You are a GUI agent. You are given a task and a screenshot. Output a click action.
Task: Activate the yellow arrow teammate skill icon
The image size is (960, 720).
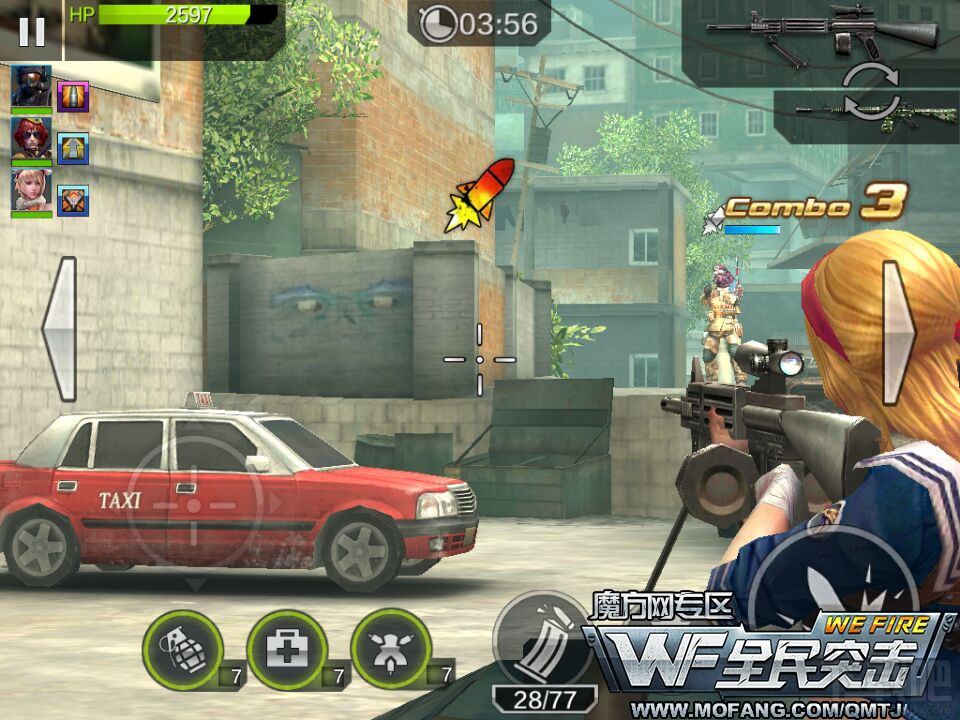click(x=73, y=149)
